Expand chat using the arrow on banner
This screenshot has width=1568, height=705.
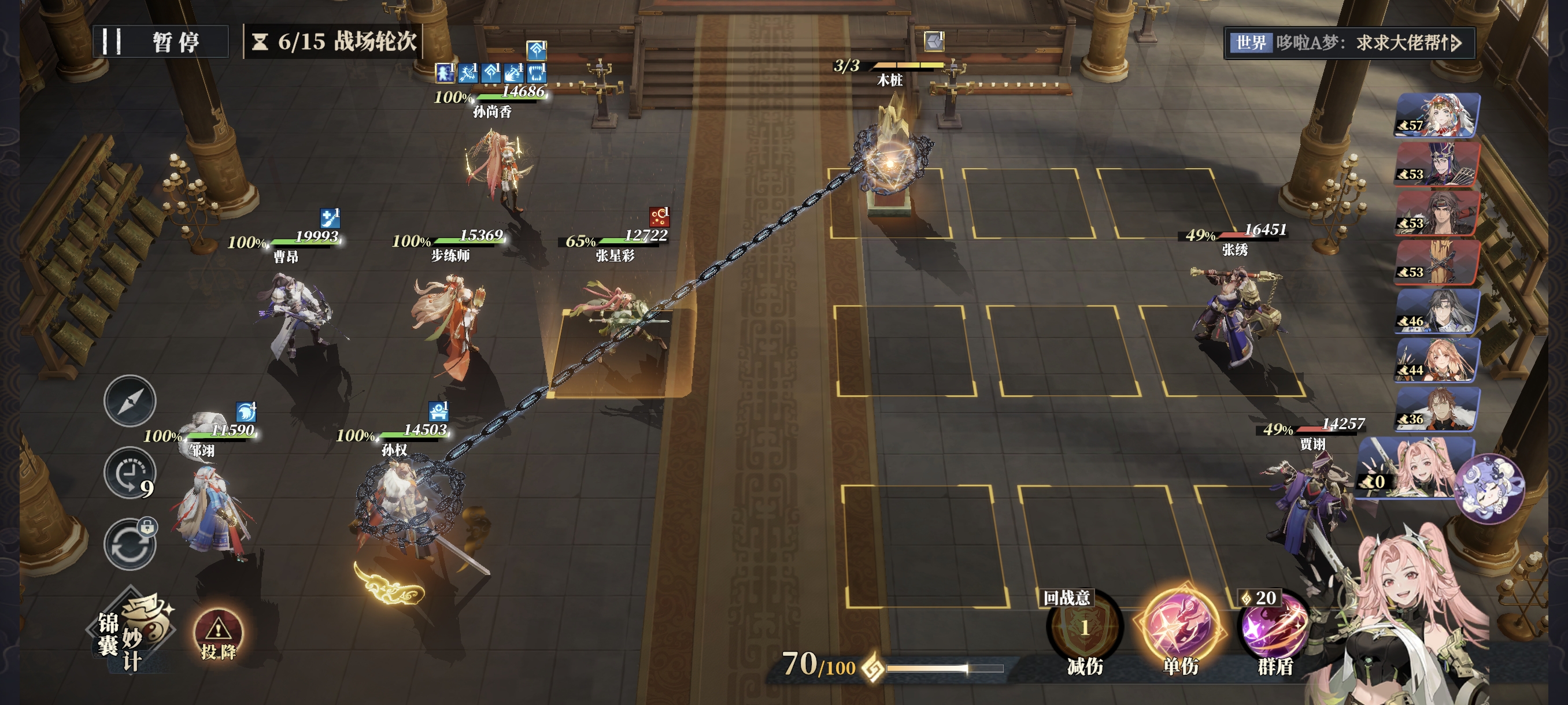[1455, 43]
